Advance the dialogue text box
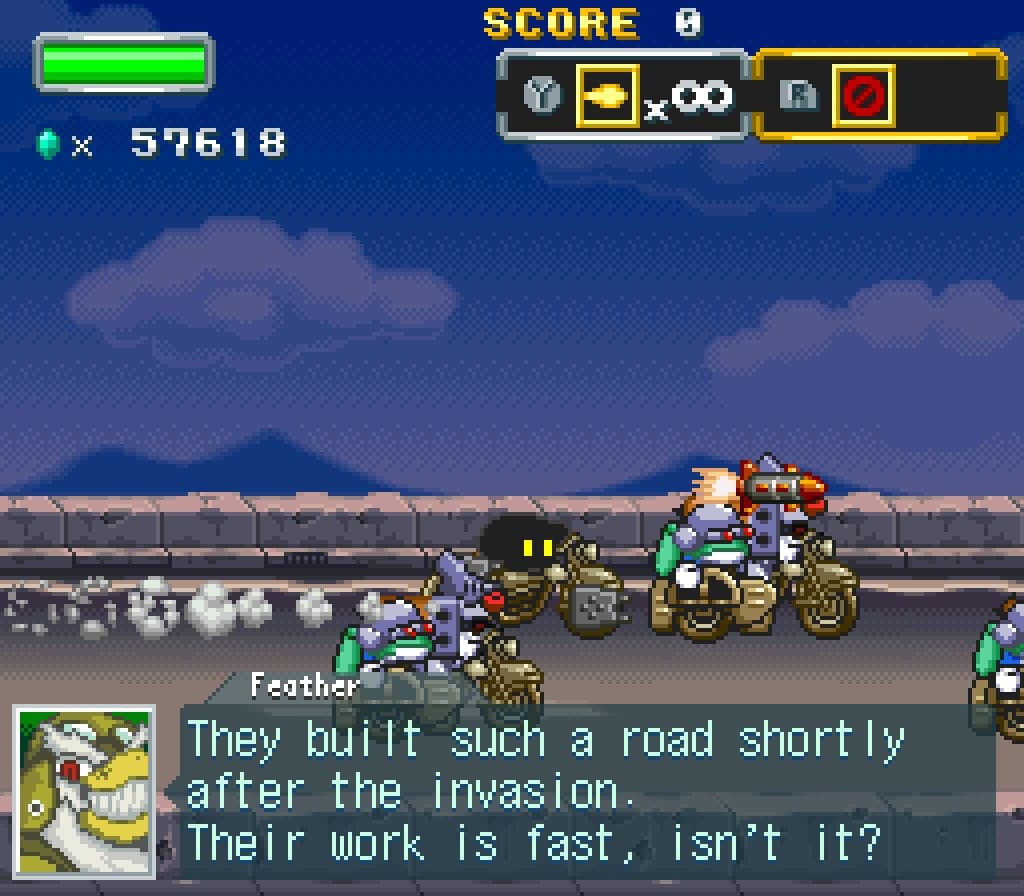 [588, 792]
